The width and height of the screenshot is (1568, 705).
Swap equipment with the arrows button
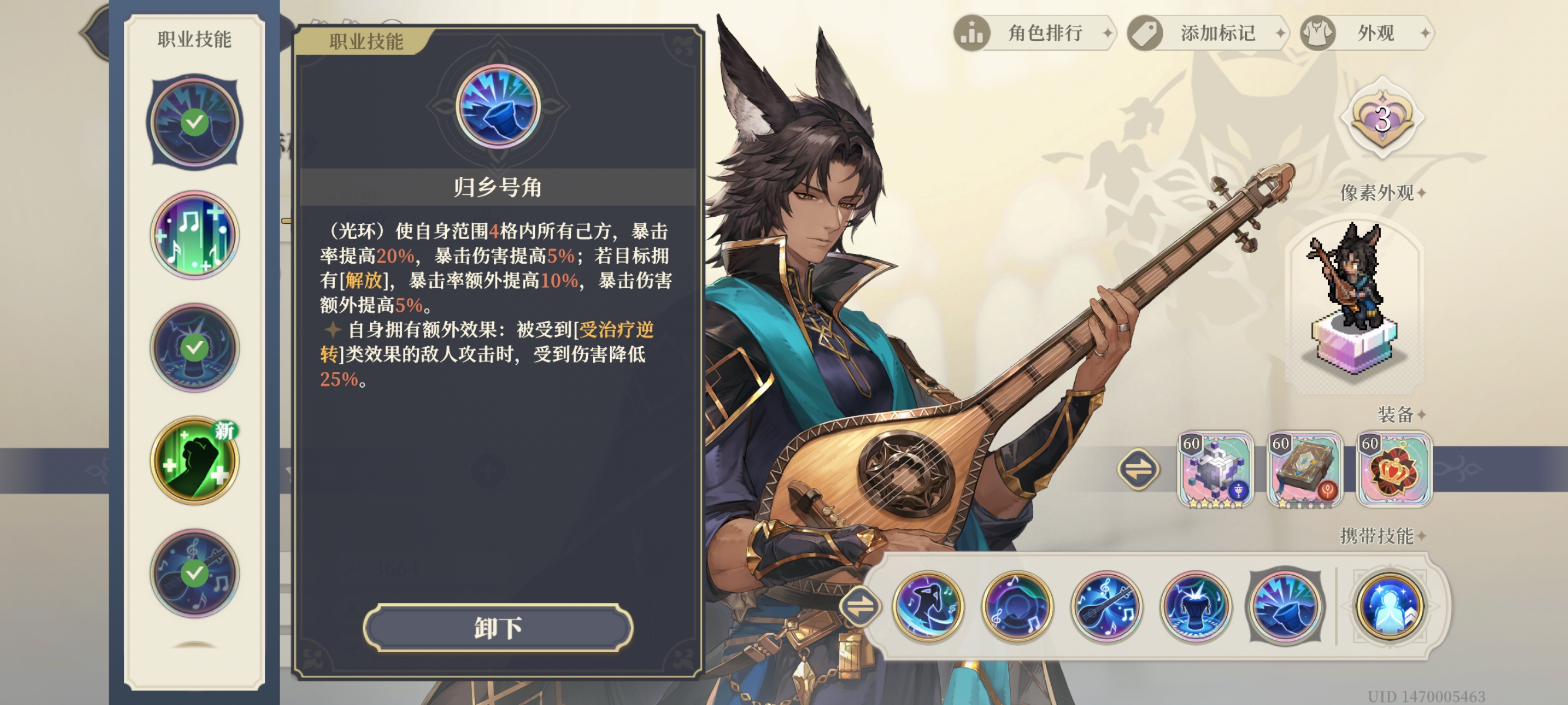point(1138,469)
